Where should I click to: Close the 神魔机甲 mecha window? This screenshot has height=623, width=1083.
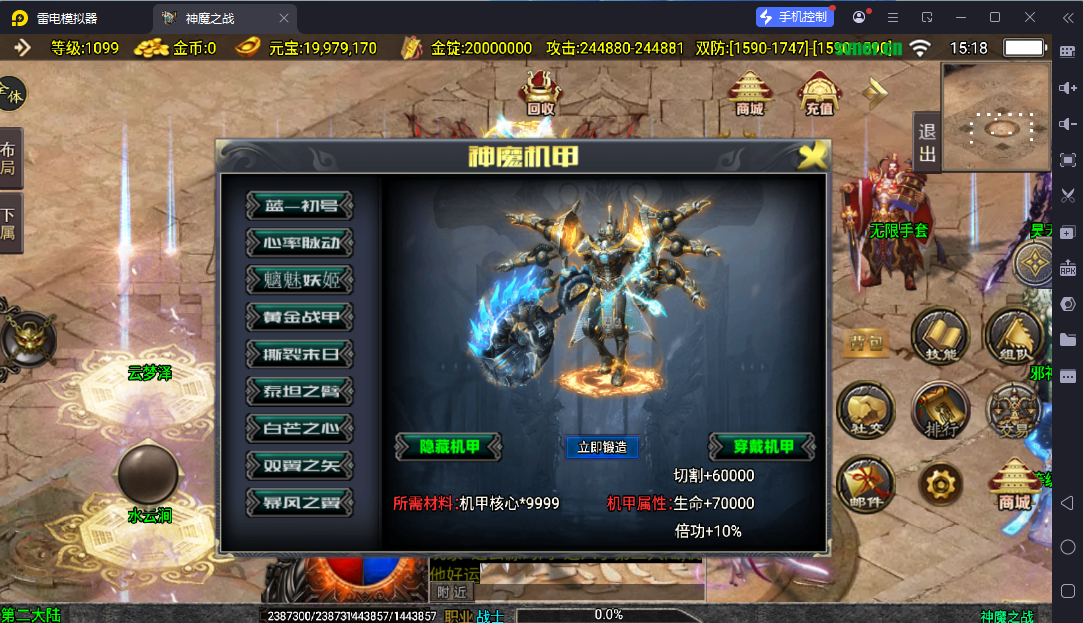[814, 155]
